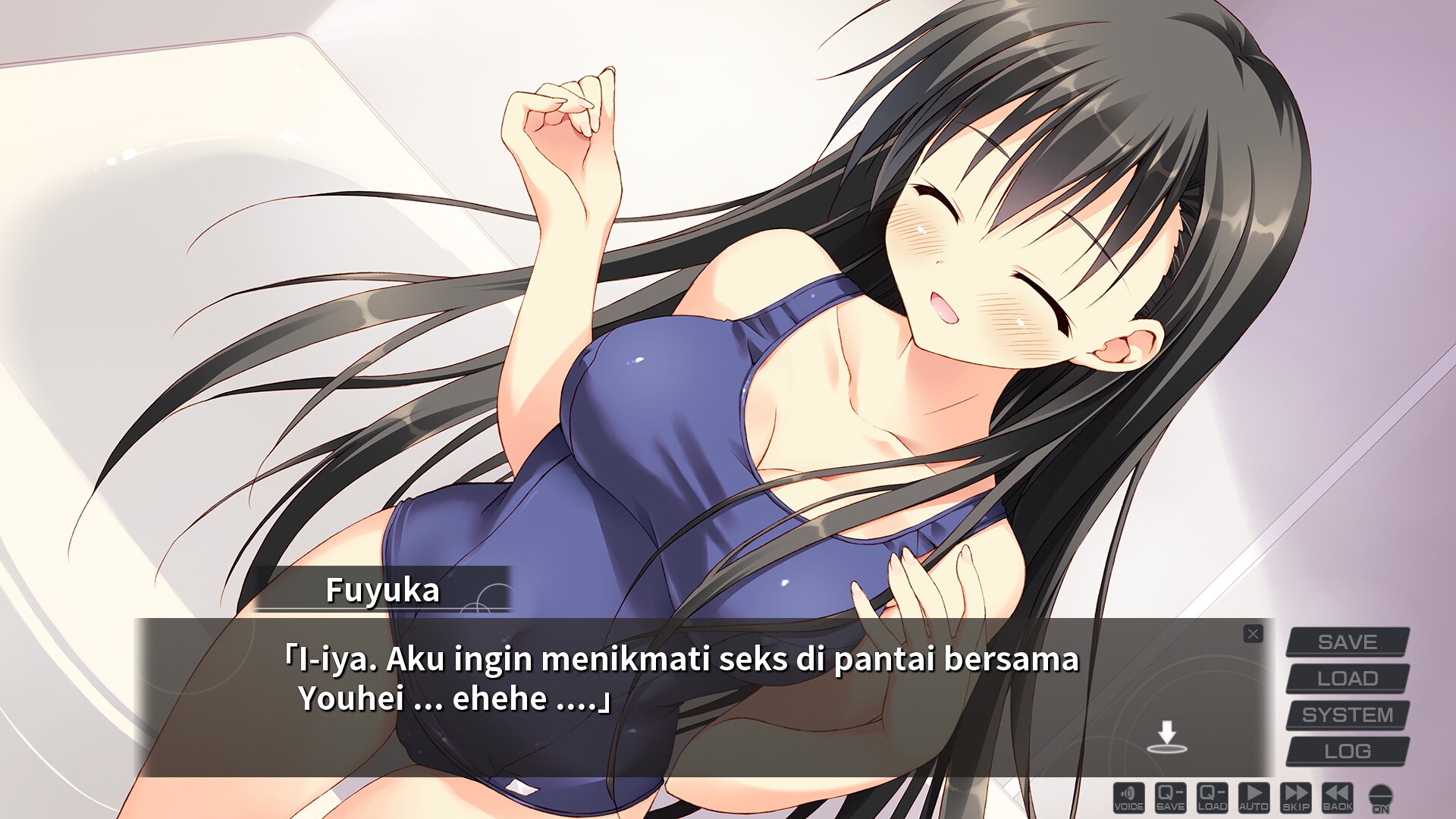Open the LOG backlog screen
The width and height of the screenshot is (1456, 819).
pyautogui.click(x=1349, y=748)
